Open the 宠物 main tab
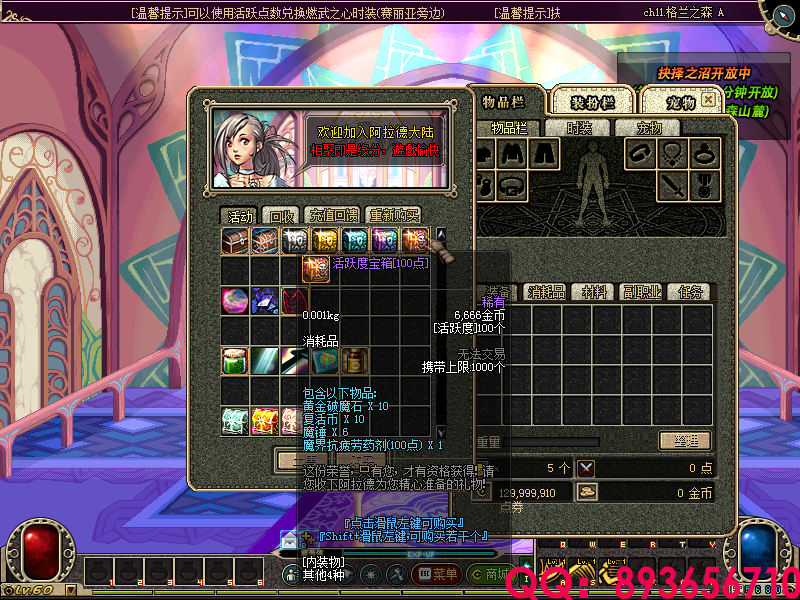800x600 pixels. (680, 102)
